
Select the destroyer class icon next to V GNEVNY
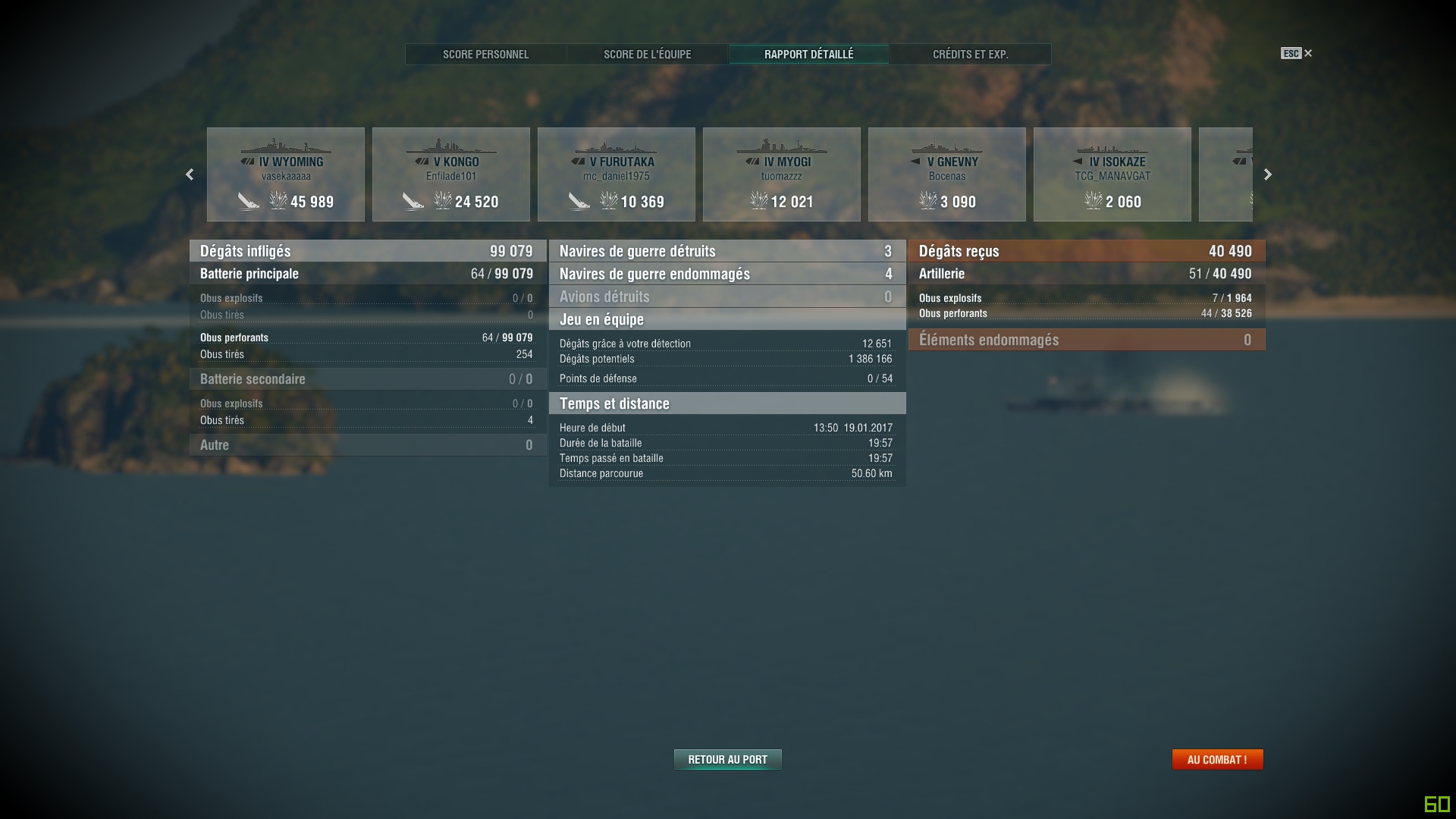[915, 162]
